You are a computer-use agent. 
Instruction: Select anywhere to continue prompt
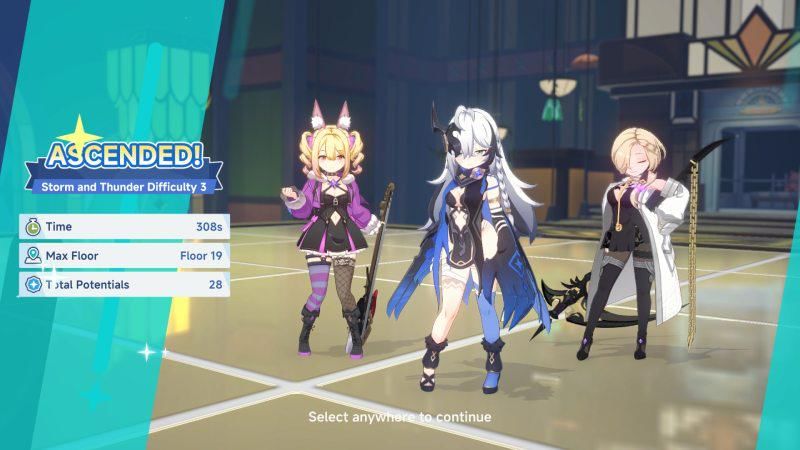pos(399,416)
